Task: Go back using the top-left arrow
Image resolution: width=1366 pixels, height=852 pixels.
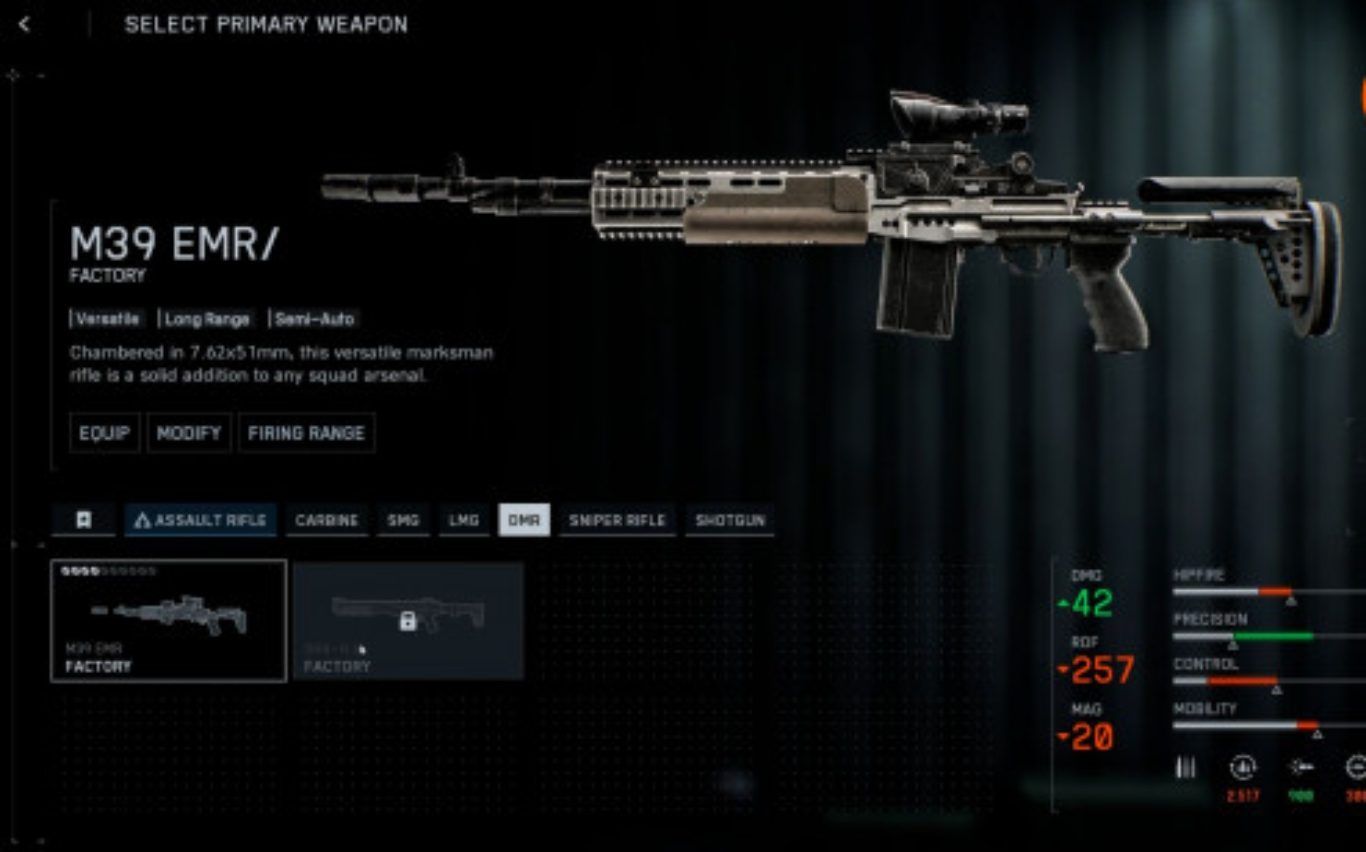Action: [x=25, y=25]
